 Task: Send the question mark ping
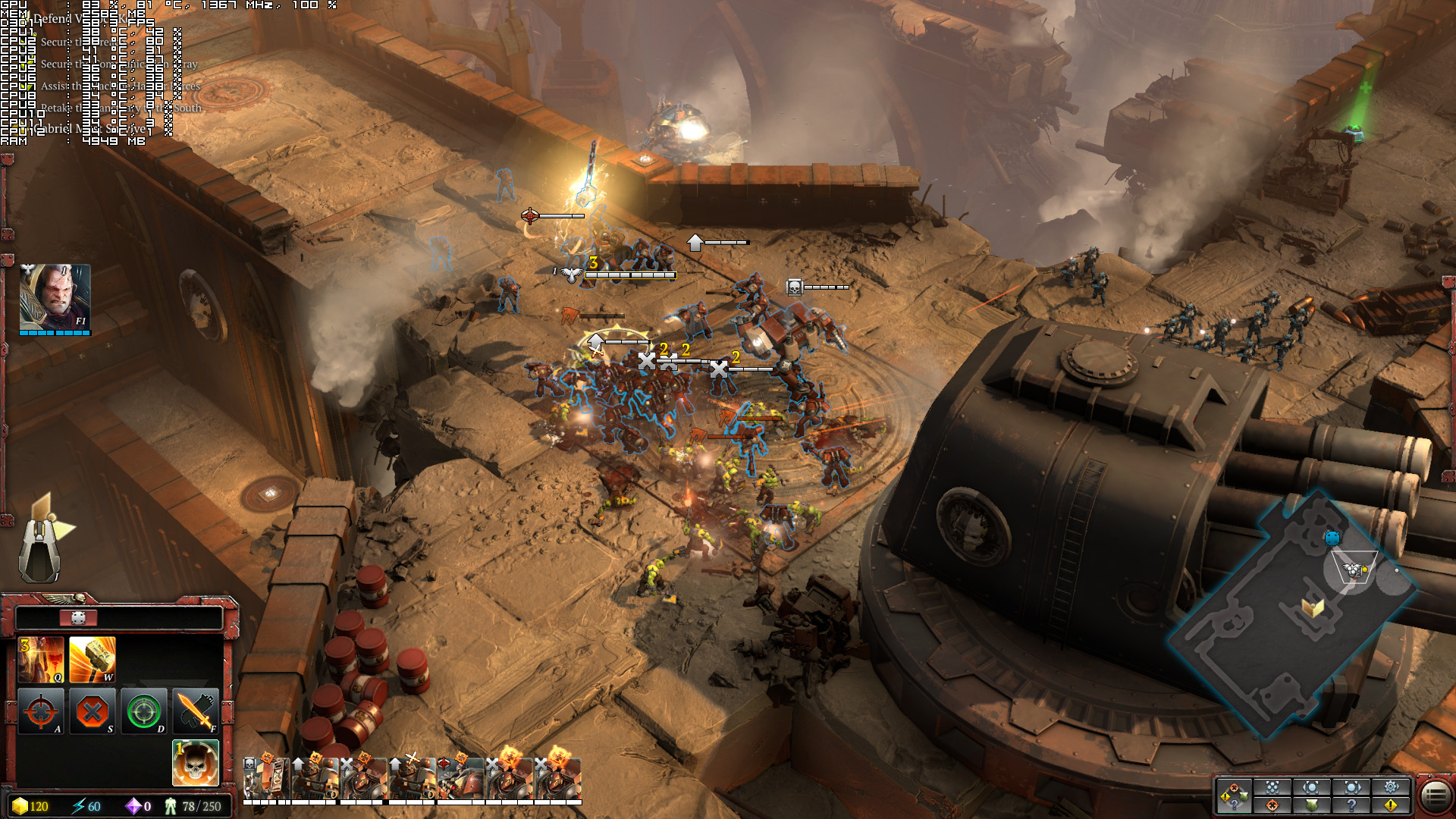click(1351, 805)
